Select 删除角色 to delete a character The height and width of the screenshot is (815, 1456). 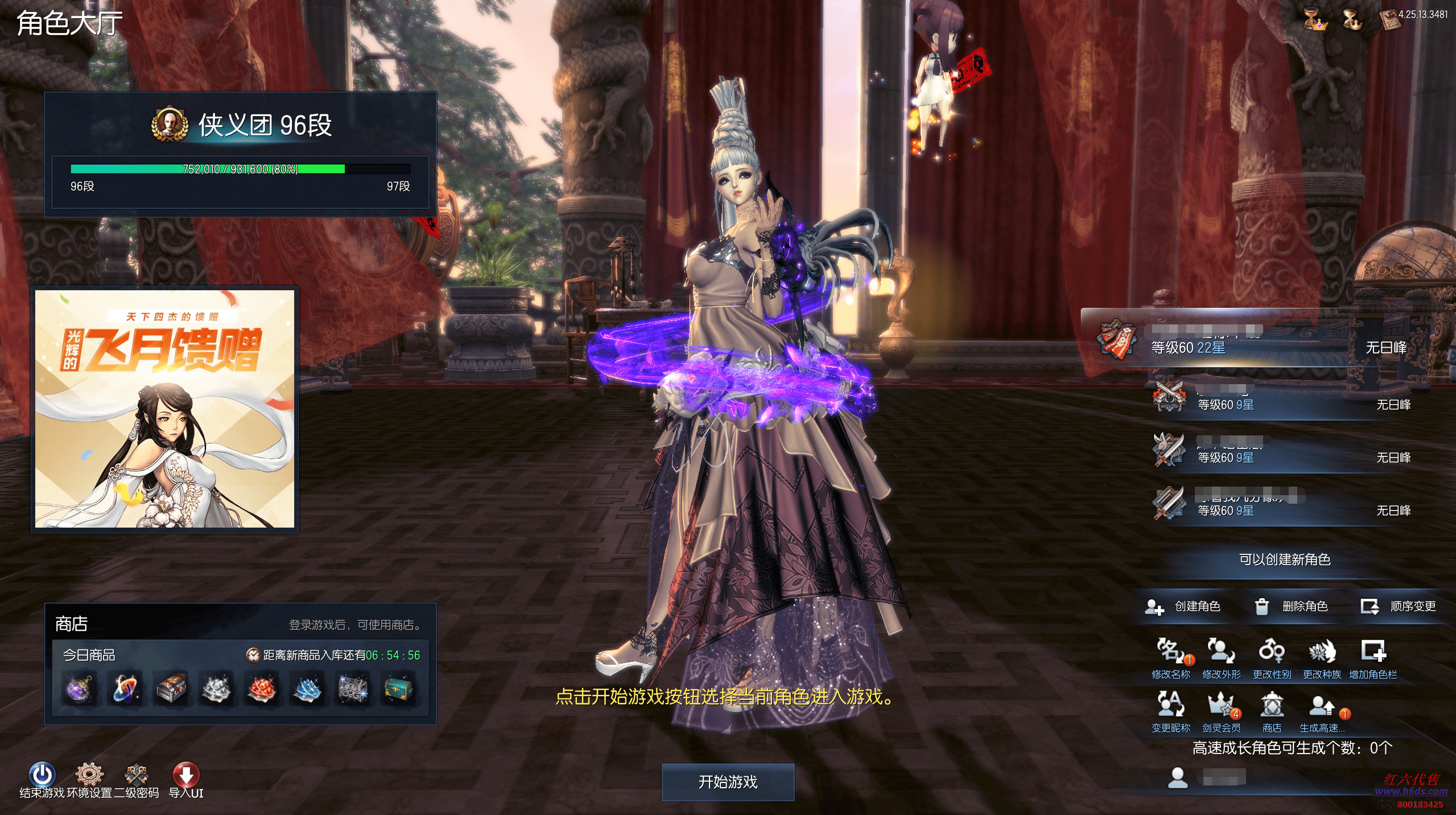[1292, 607]
